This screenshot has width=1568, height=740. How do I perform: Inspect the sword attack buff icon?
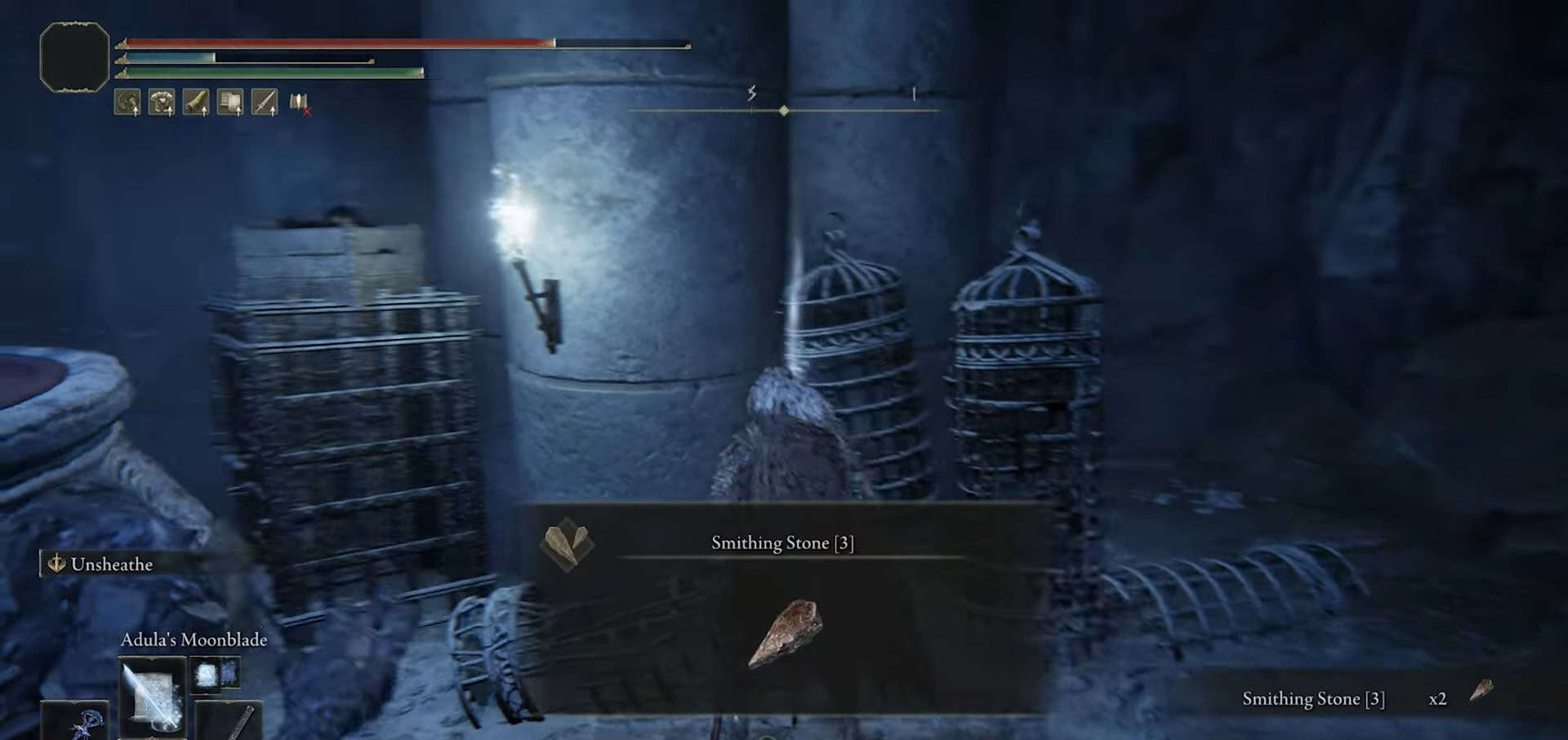[265, 102]
